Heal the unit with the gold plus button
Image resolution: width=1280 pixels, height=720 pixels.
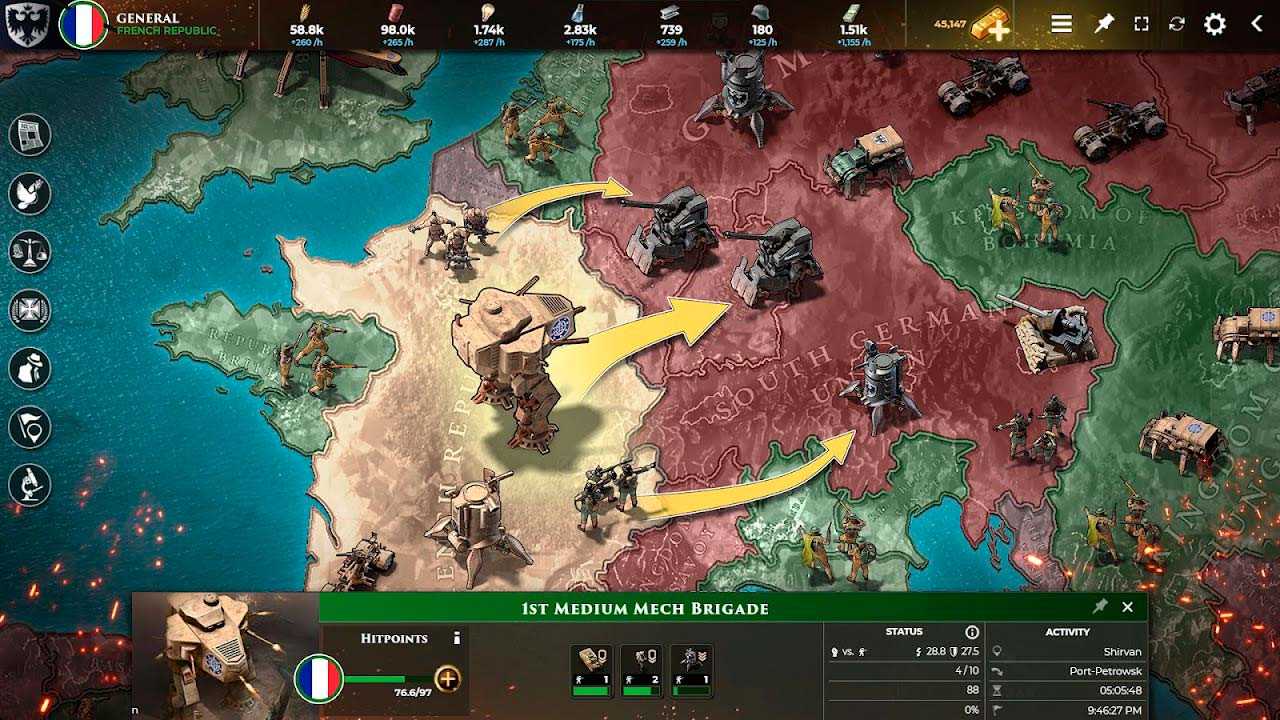click(448, 679)
